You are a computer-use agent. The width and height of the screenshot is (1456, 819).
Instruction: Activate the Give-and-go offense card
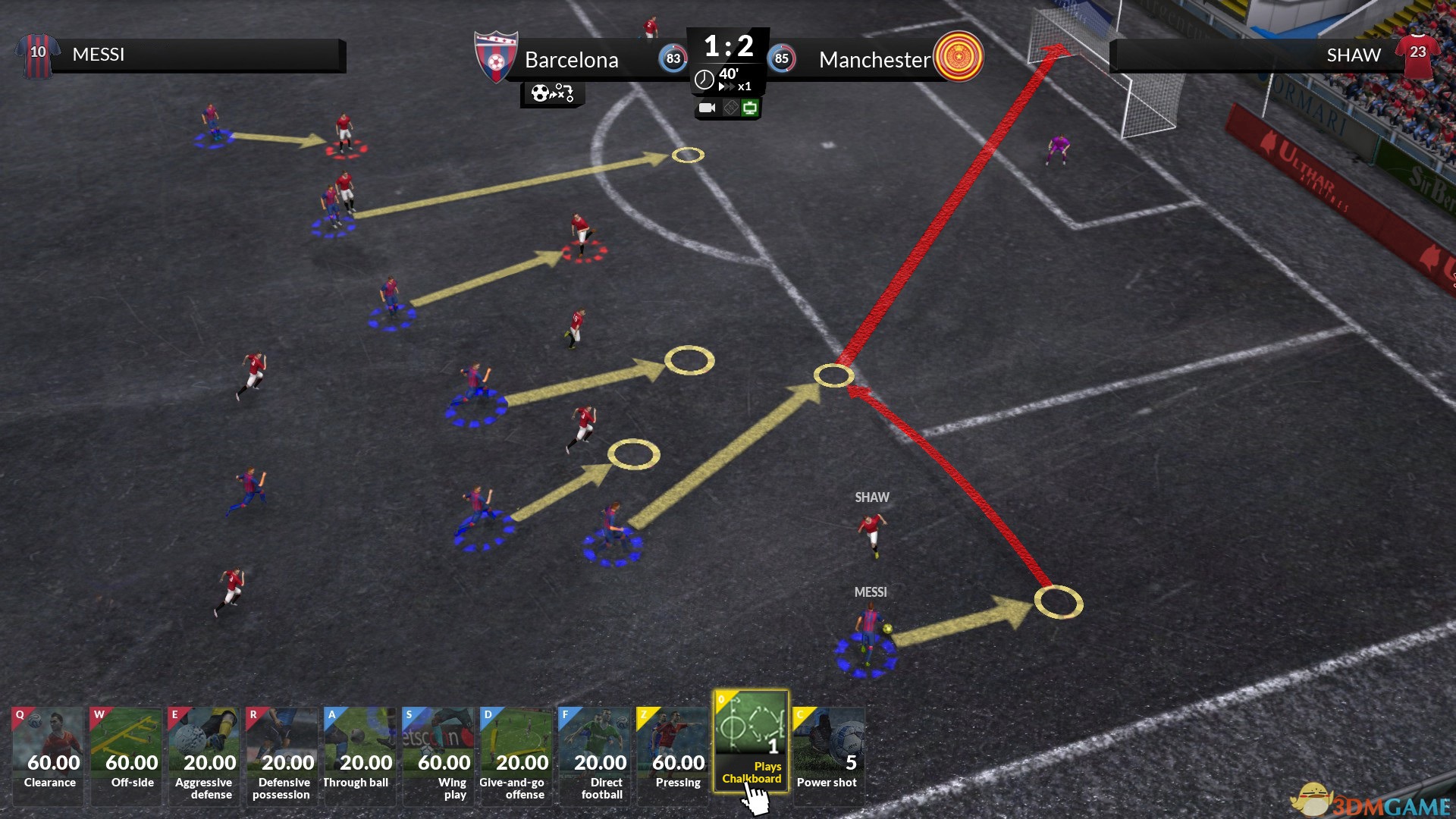[x=518, y=754]
